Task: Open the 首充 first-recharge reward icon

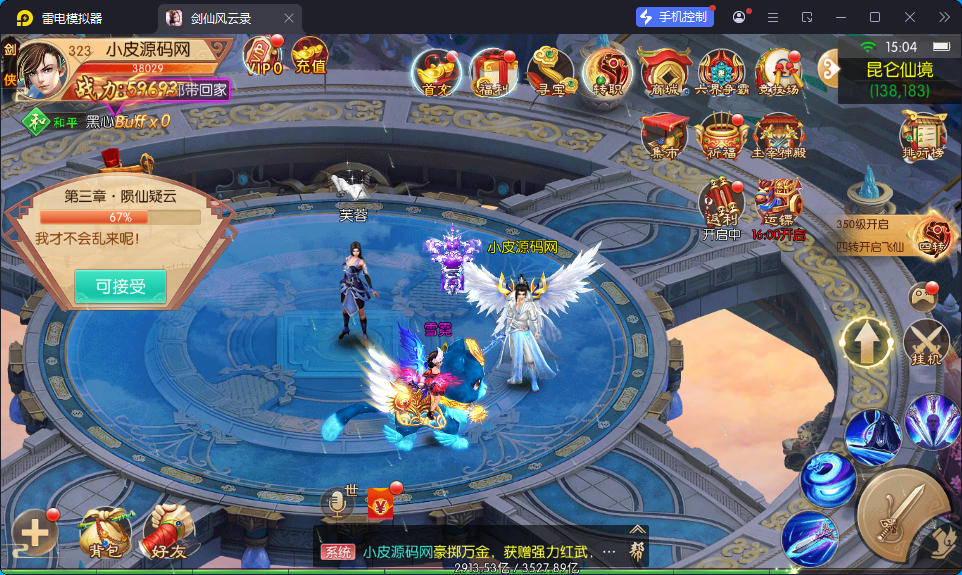Action: tap(436, 71)
